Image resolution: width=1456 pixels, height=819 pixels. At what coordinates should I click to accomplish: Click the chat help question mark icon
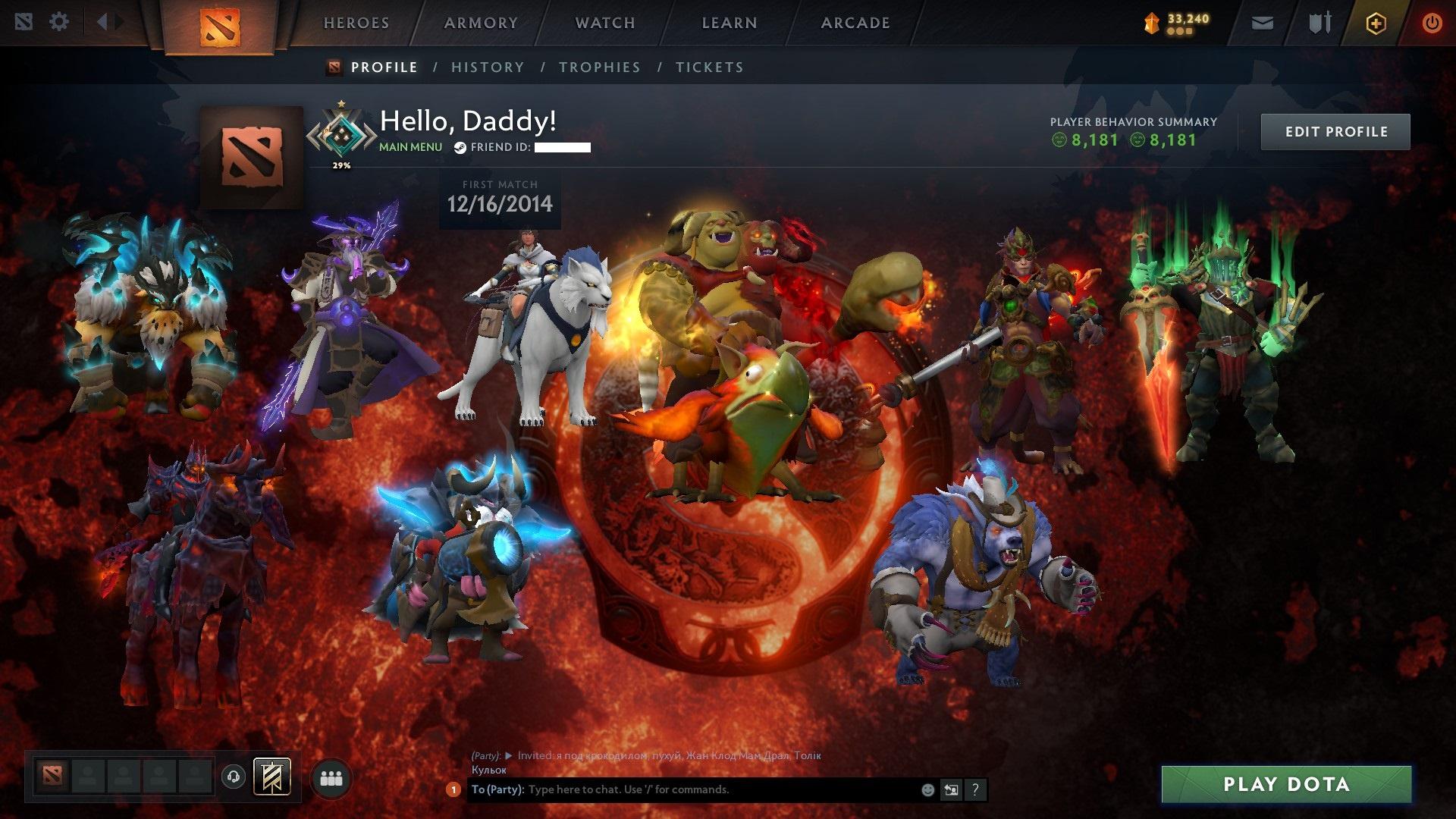click(975, 789)
